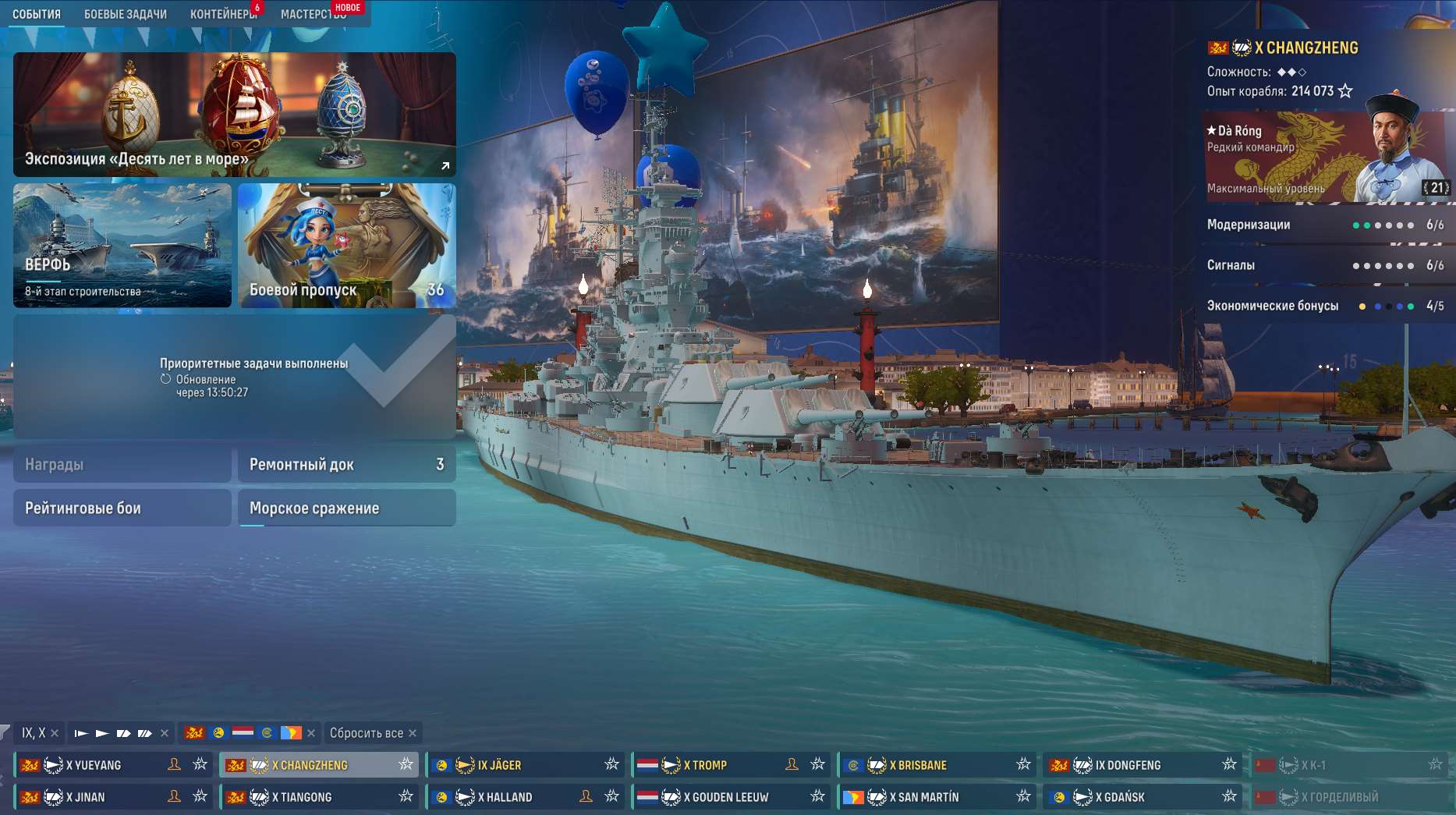
Task: Expand the Десять лет в море exposition
Action: pyautogui.click(x=445, y=165)
